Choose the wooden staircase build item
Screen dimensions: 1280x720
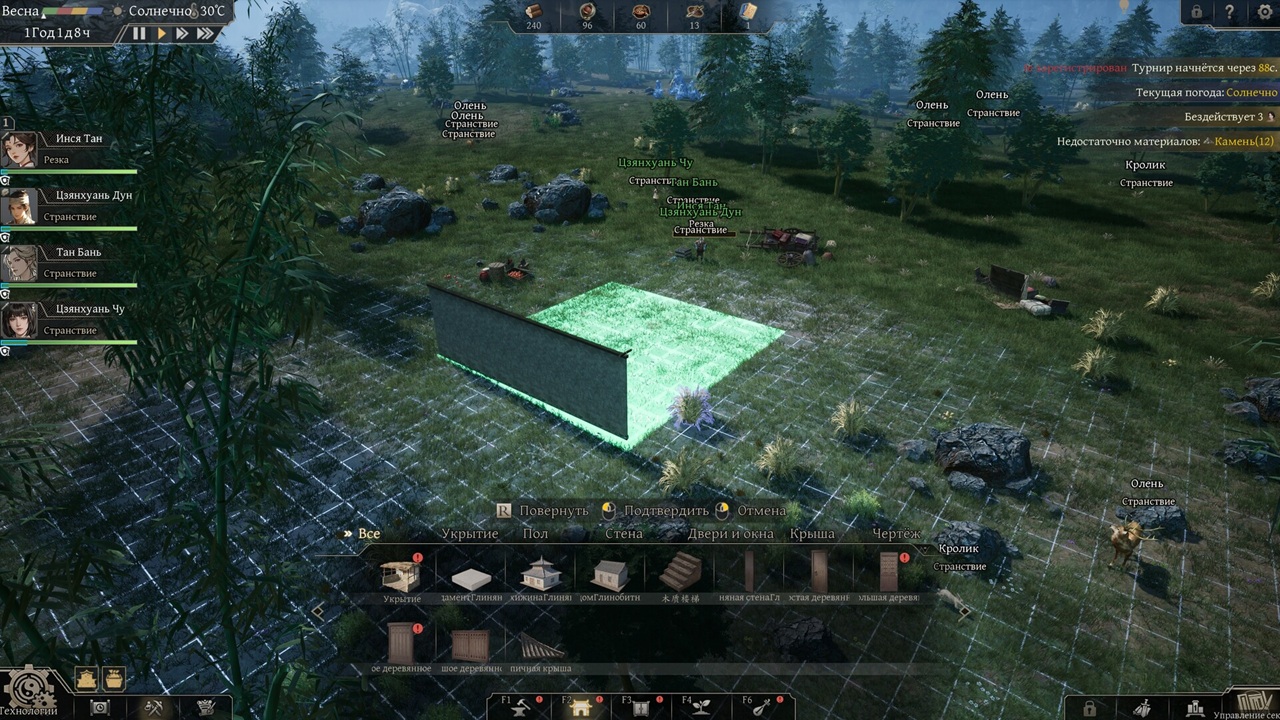[680, 573]
